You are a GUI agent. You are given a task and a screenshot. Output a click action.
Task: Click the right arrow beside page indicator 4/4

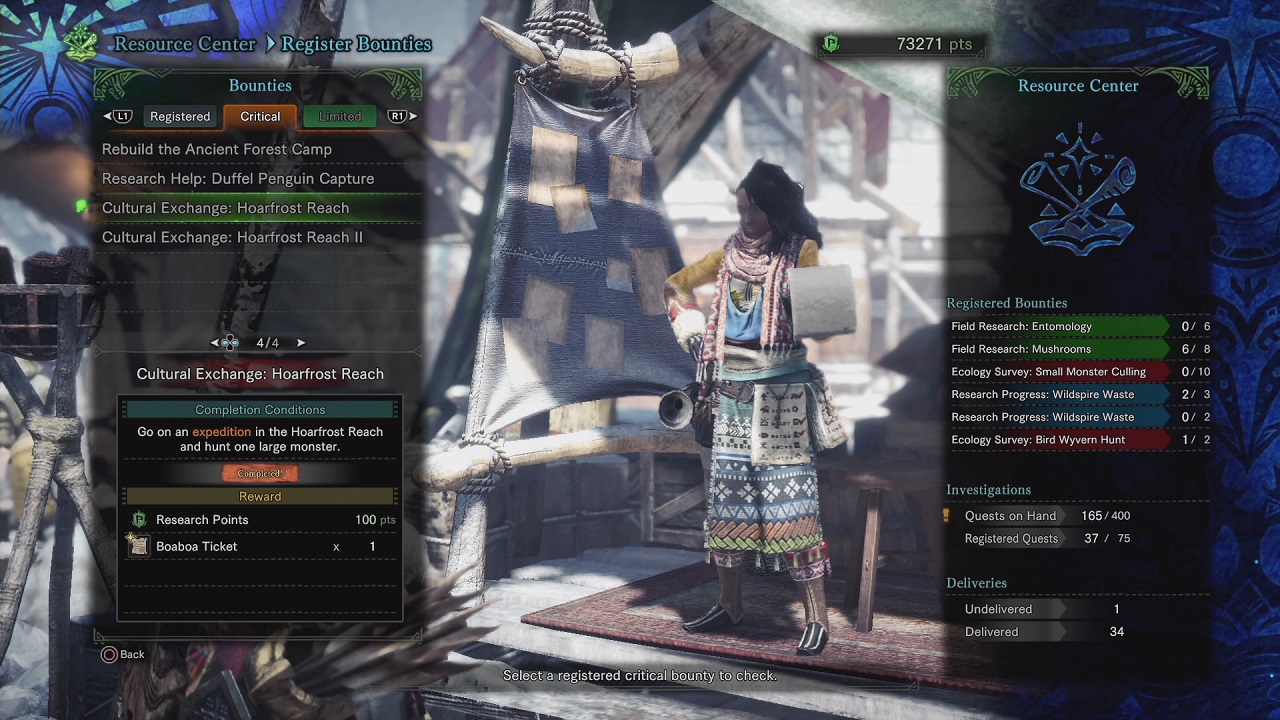coord(300,342)
